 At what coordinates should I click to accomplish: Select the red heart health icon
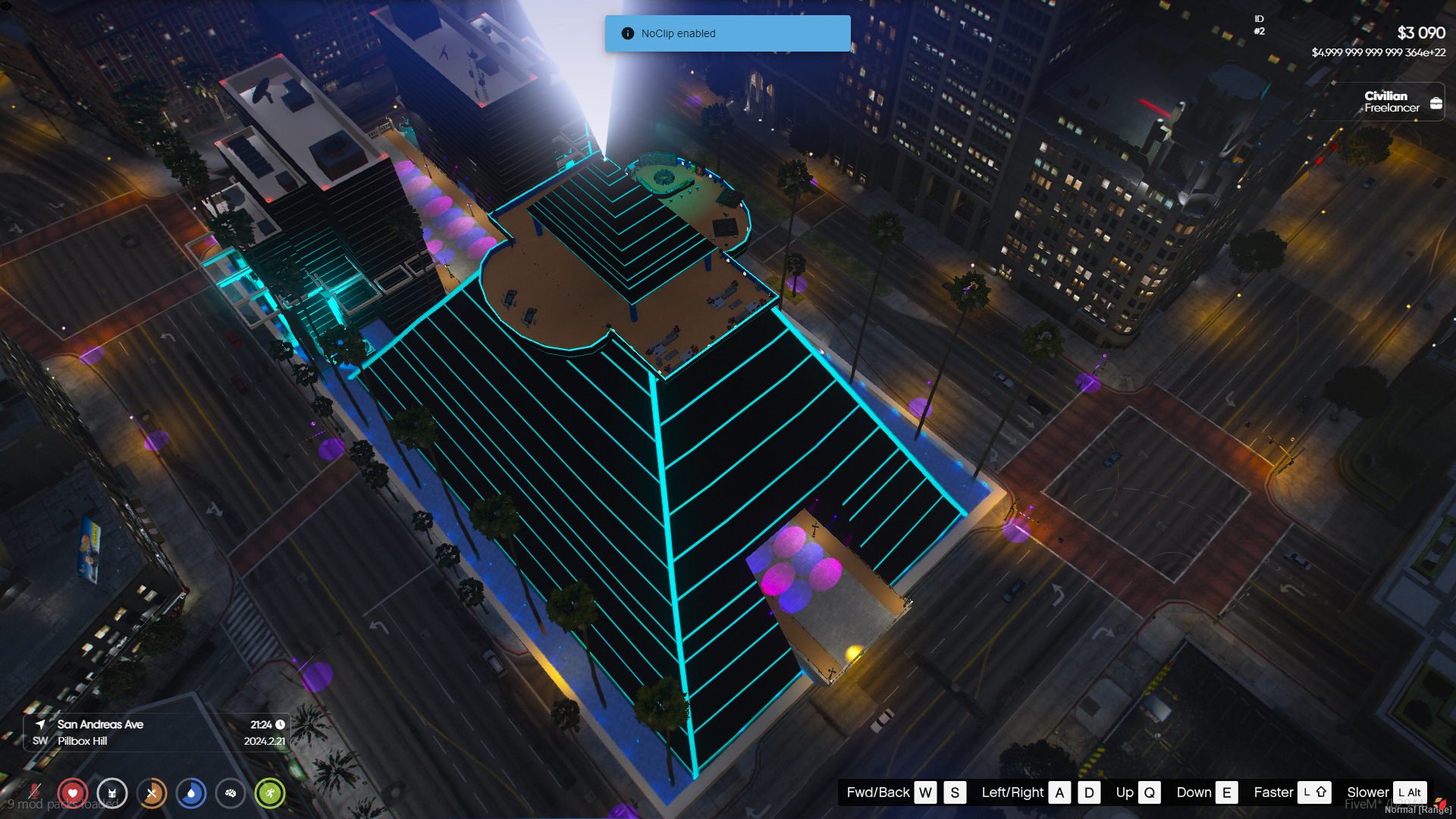[x=73, y=793]
